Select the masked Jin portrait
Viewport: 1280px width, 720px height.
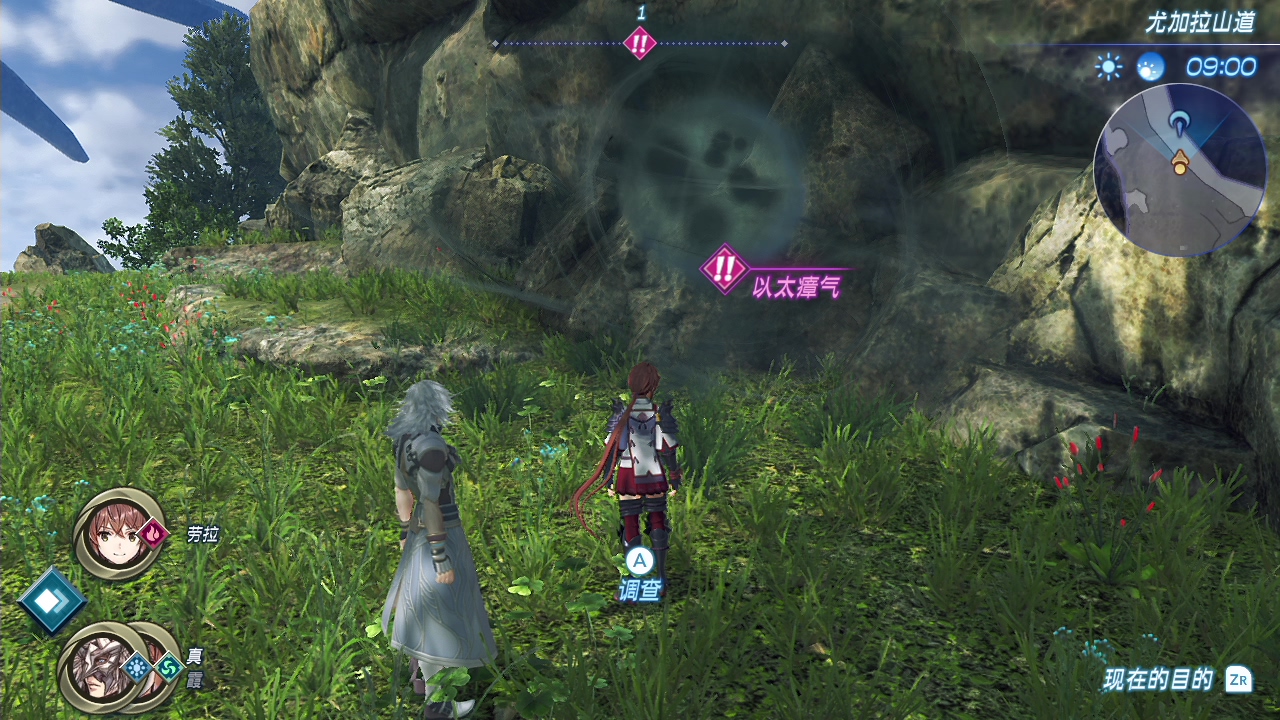pyautogui.click(x=99, y=667)
